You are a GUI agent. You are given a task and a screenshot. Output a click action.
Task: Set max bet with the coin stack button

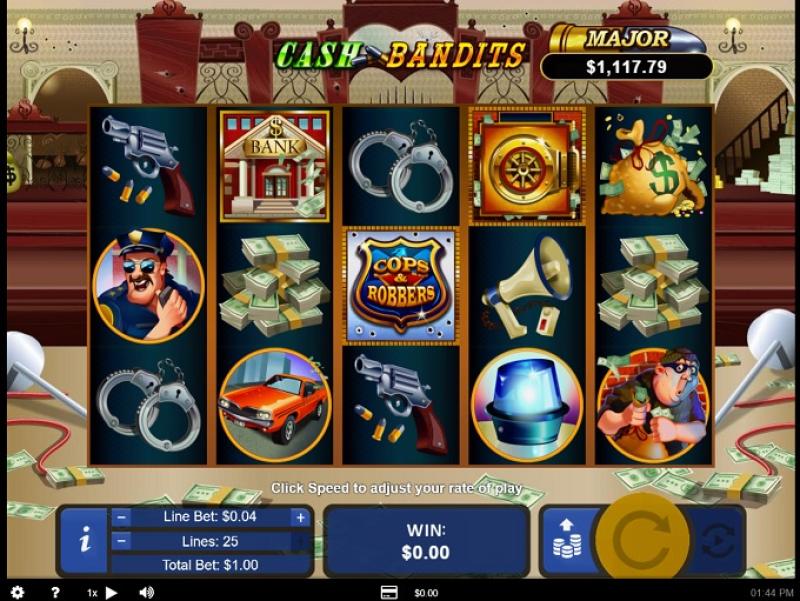click(567, 541)
